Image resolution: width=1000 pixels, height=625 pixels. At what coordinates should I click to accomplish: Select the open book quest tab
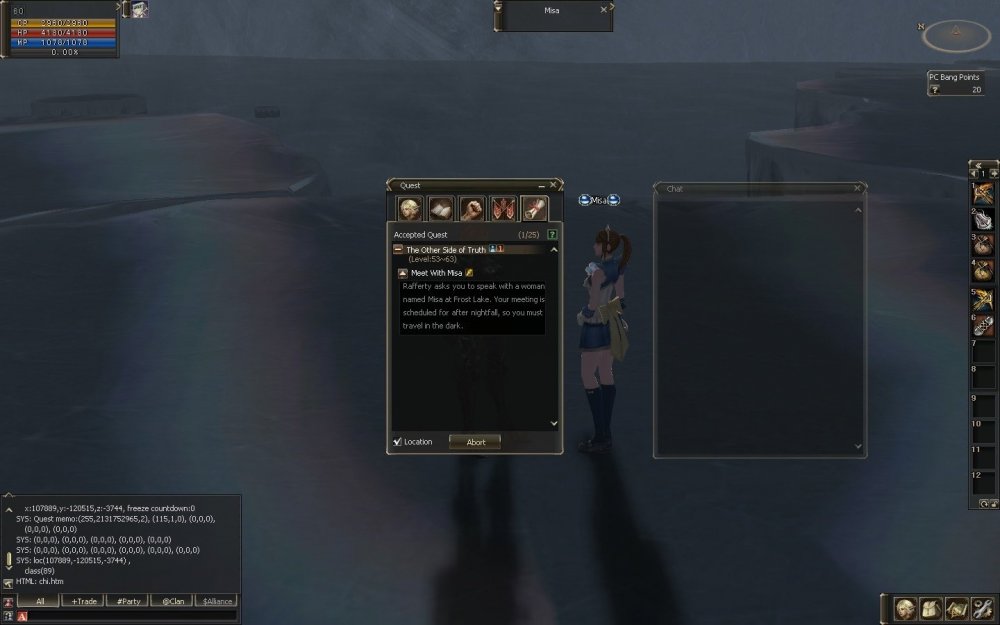click(441, 208)
